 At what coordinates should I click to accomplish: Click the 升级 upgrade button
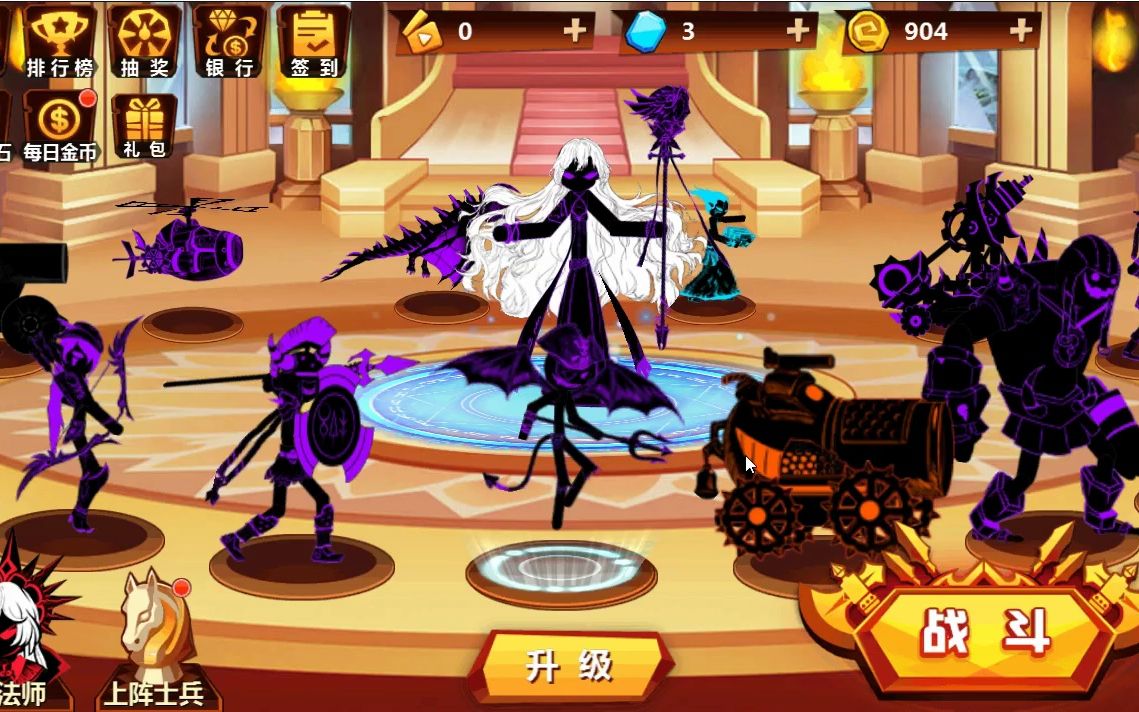pyautogui.click(x=569, y=666)
